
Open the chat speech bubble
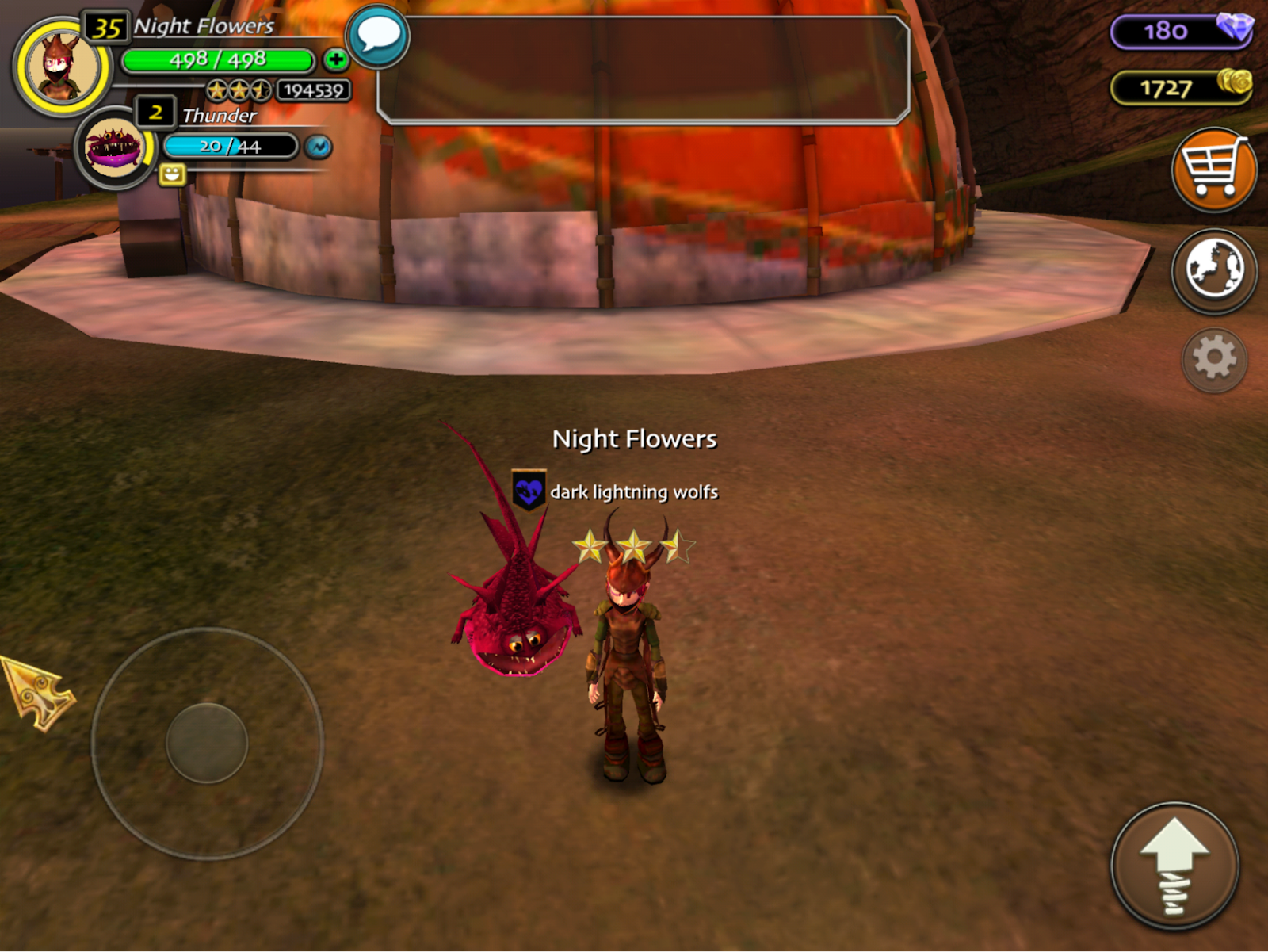coord(378,36)
